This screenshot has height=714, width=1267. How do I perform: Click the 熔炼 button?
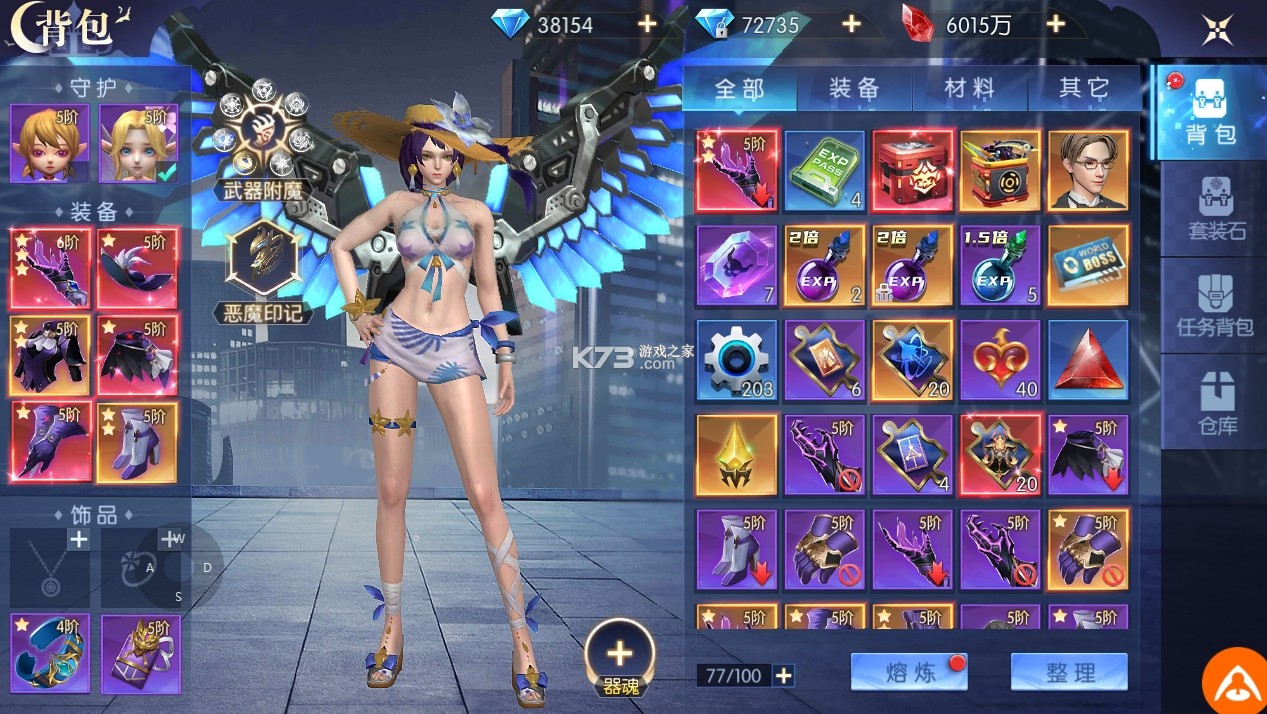[908, 672]
